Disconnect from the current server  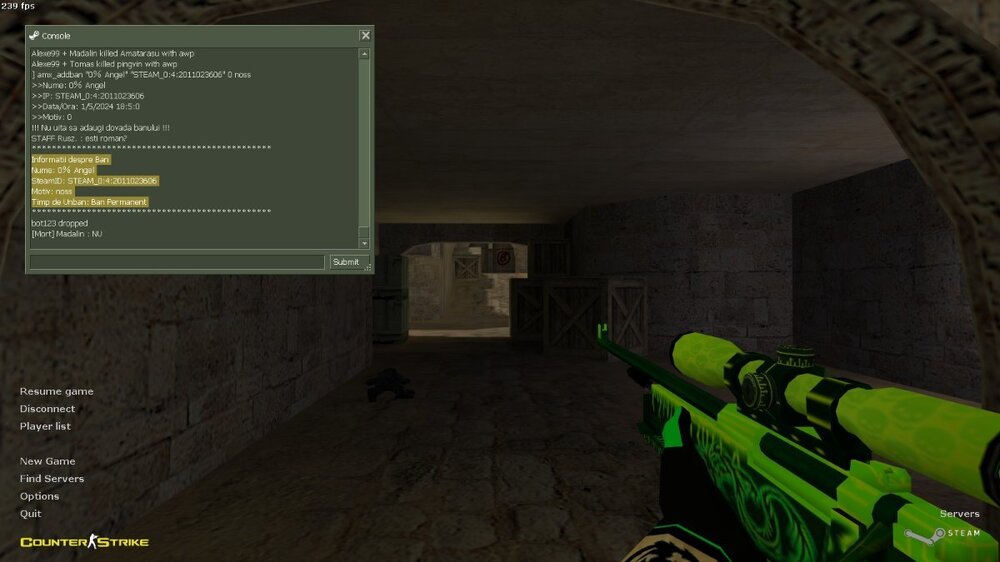tap(47, 409)
